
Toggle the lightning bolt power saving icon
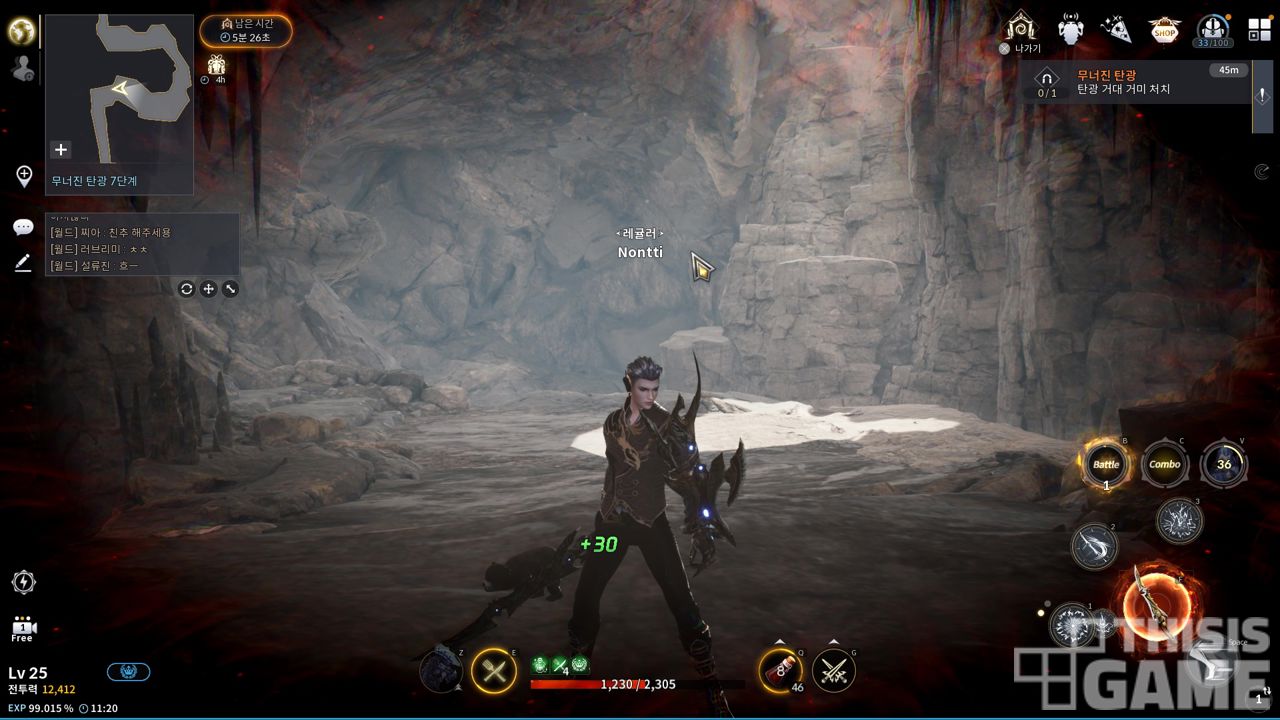24,582
